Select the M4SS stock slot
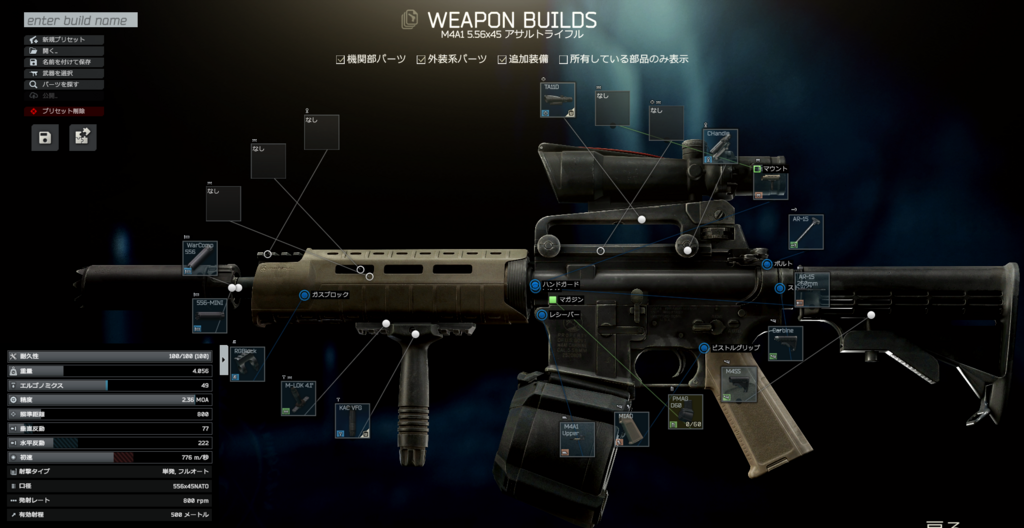 point(739,385)
